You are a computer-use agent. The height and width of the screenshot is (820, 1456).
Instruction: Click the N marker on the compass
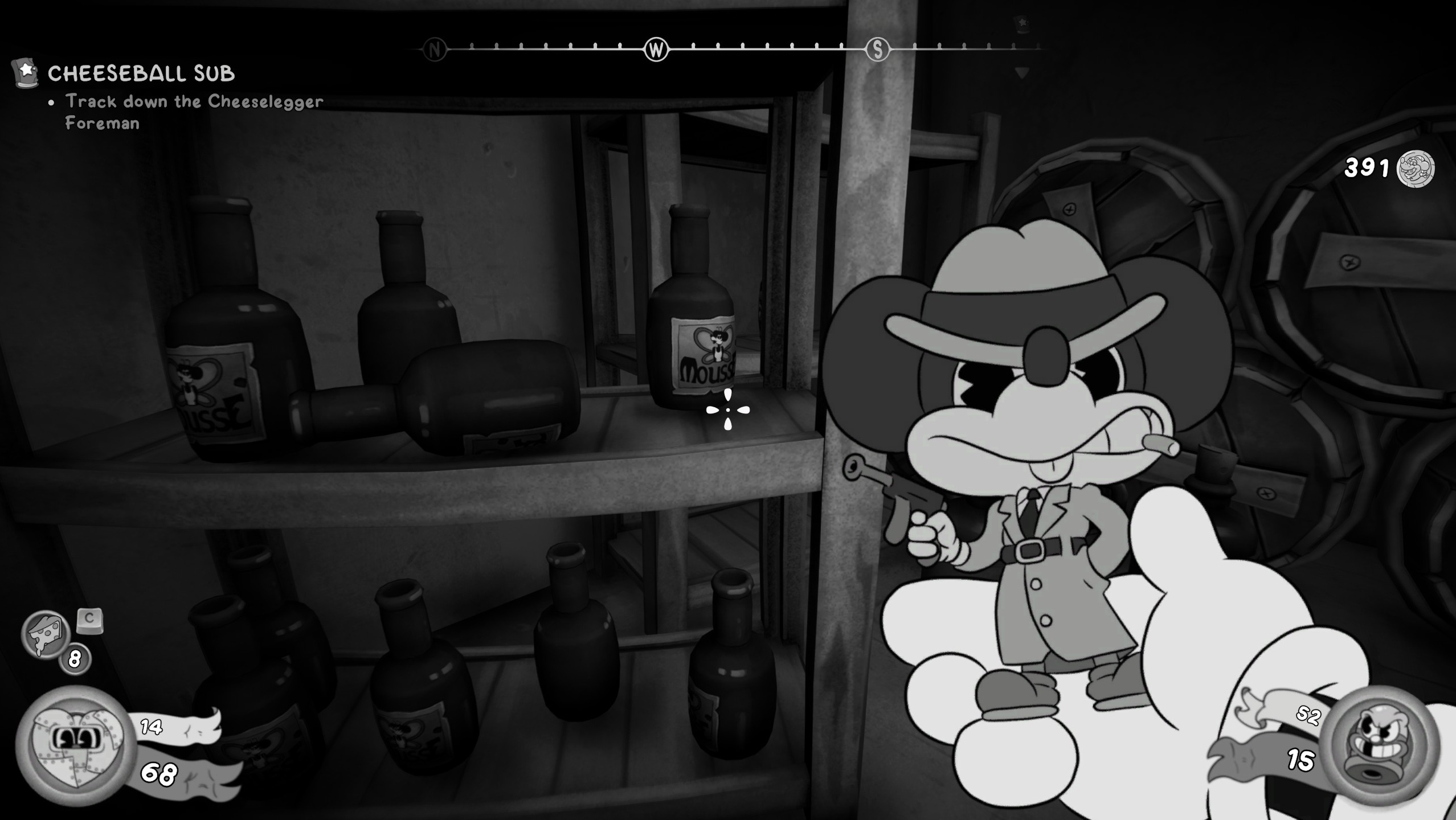(436, 50)
